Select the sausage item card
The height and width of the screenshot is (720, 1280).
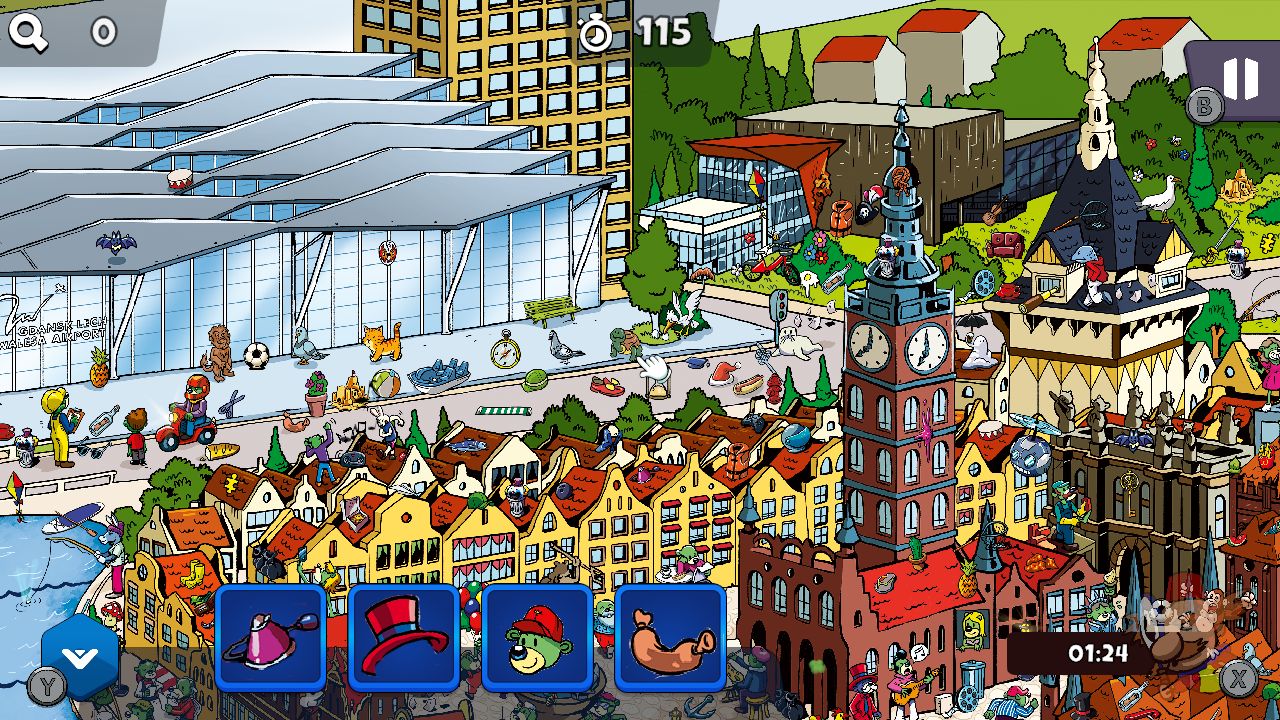coord(669,640)
